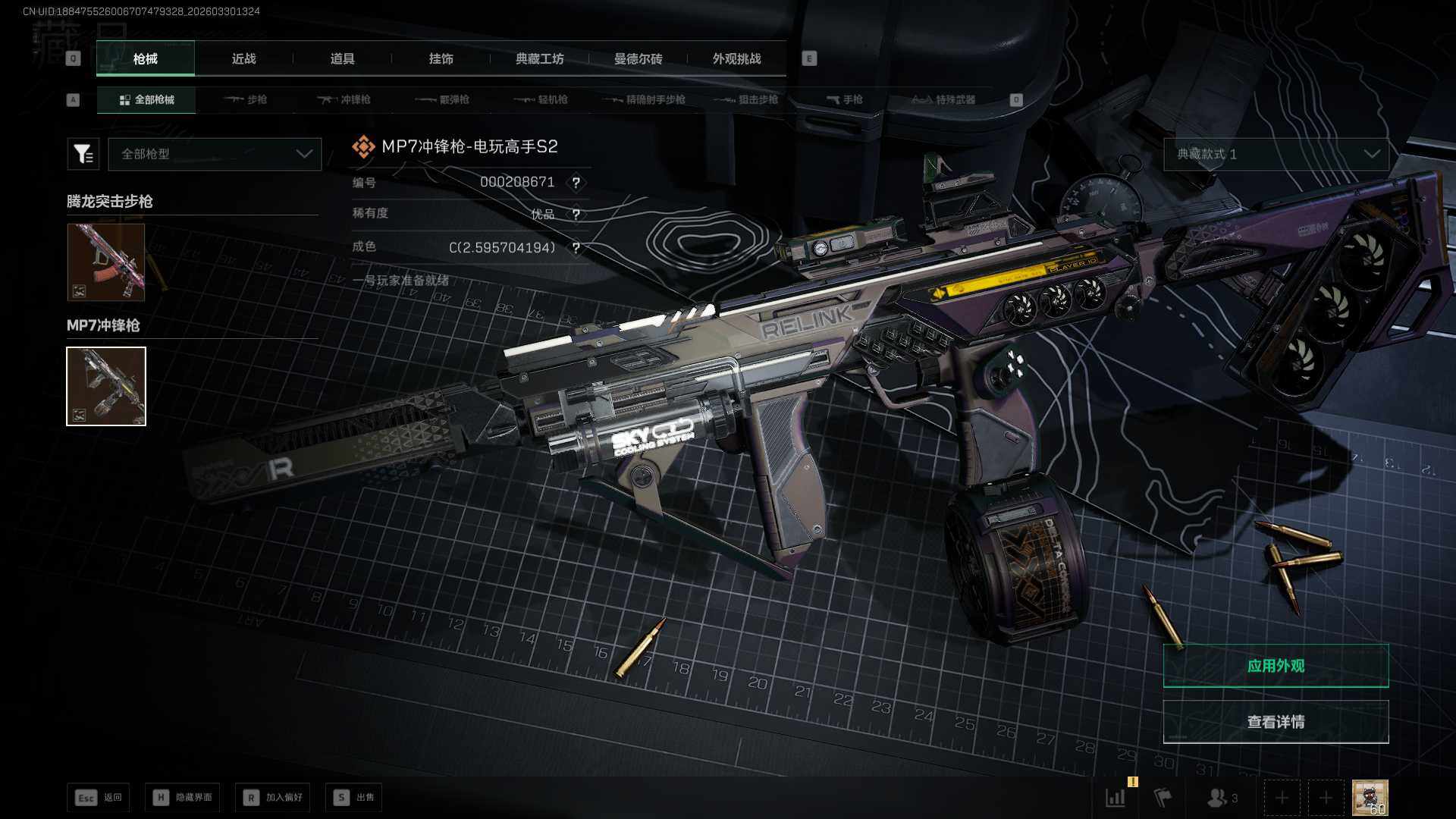Open the 外观挑战 challenges tab
Viewport: 1456px width, 819px height.
coord(736,58)
